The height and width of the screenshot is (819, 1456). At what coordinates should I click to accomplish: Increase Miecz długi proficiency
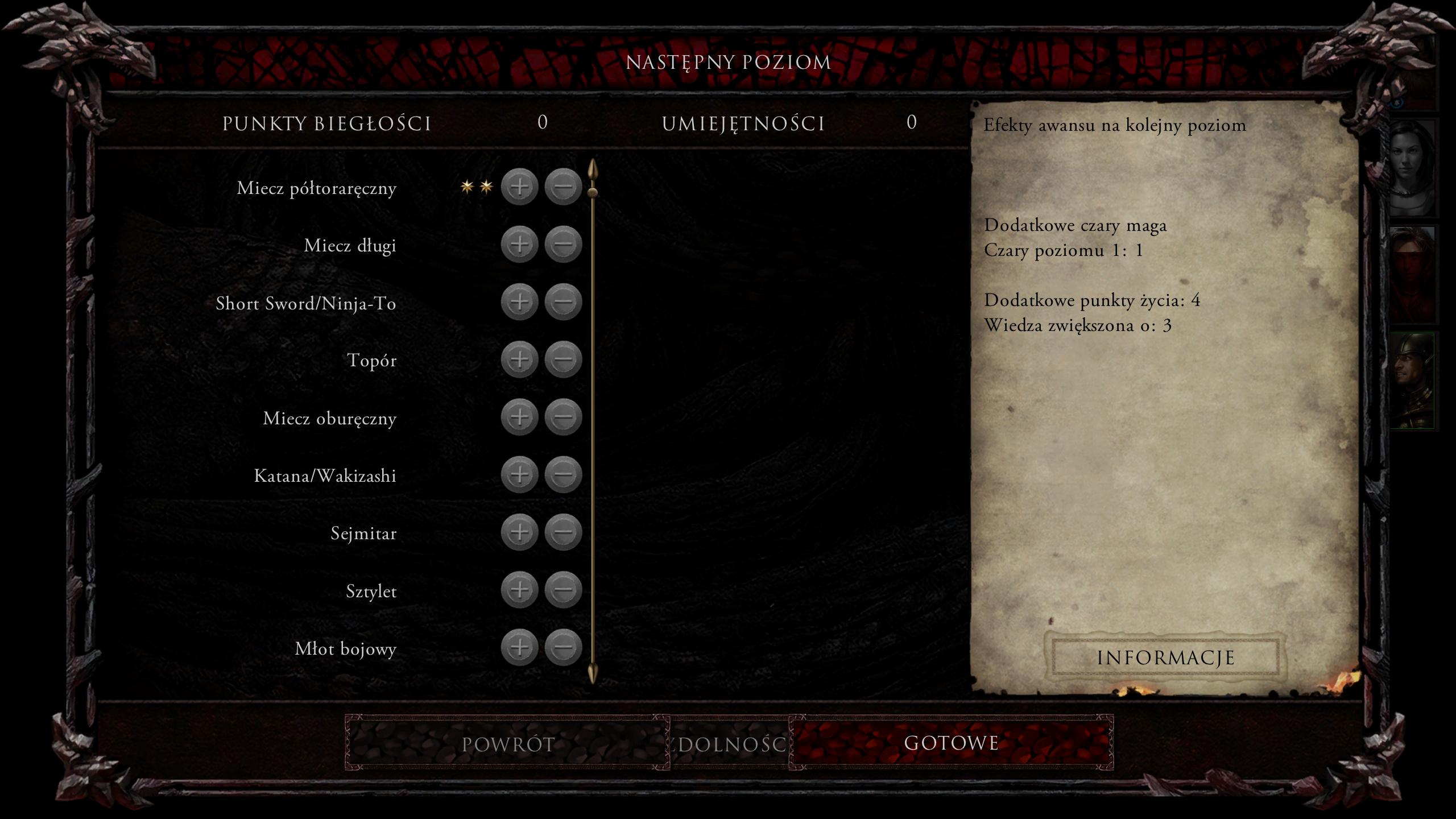tap(519, 245)
